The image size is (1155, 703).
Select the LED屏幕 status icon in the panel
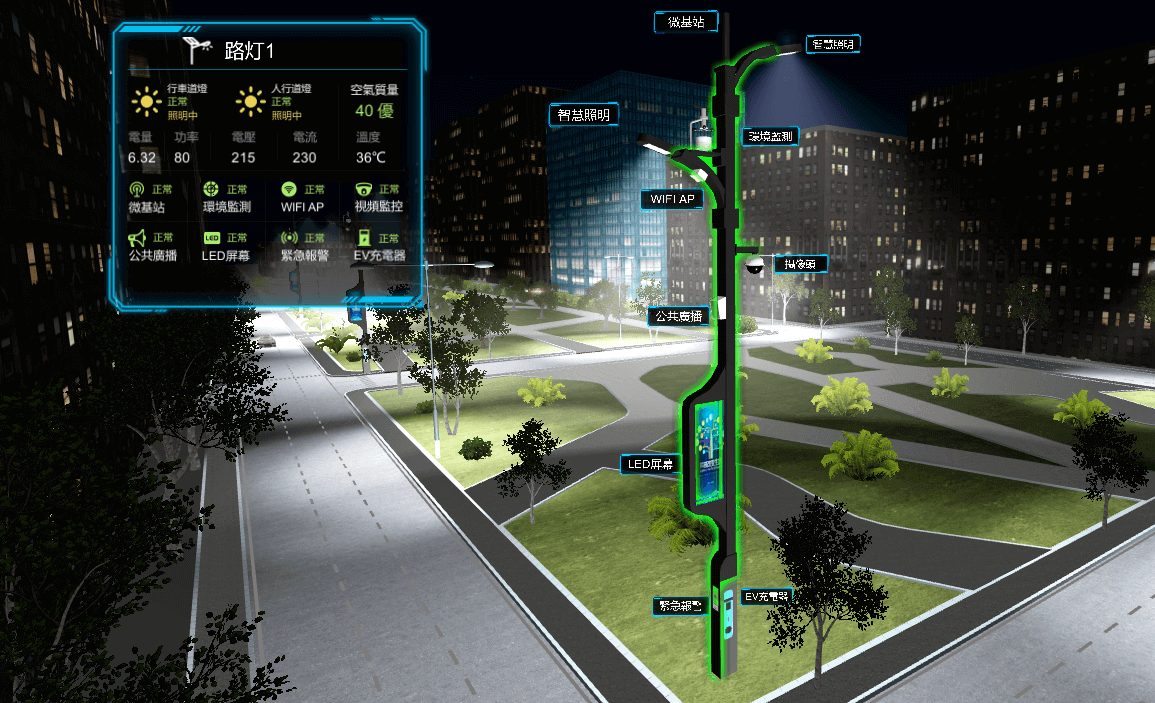211,238
